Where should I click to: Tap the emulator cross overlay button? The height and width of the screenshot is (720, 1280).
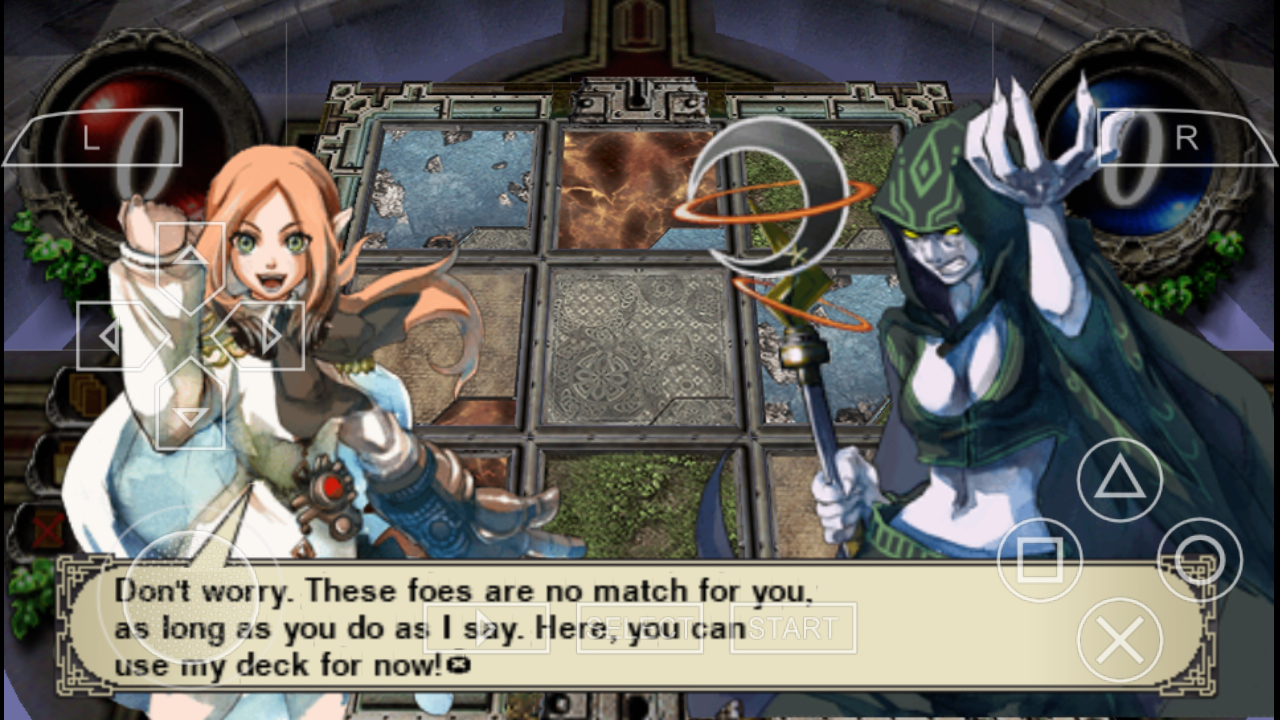click(1119, 641)
